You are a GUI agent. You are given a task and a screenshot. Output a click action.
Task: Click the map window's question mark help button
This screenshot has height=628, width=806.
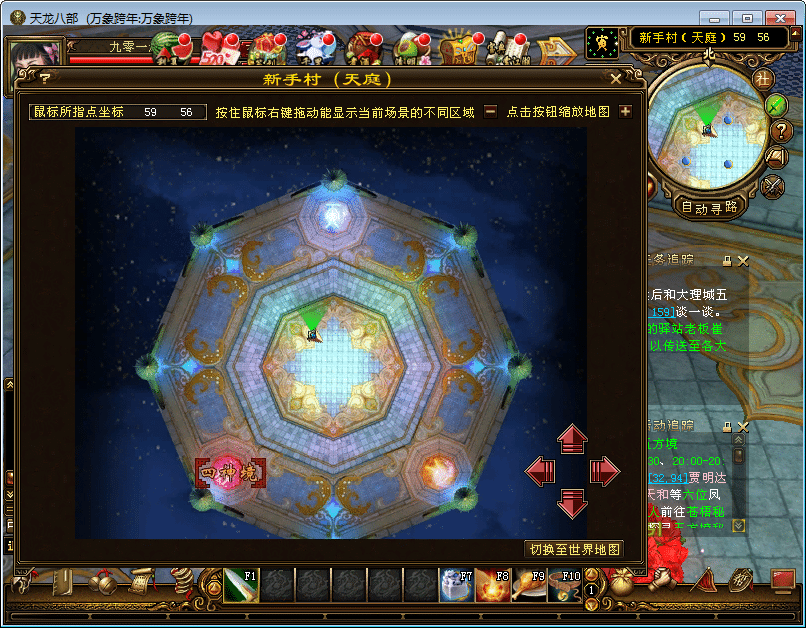(44, 79)
